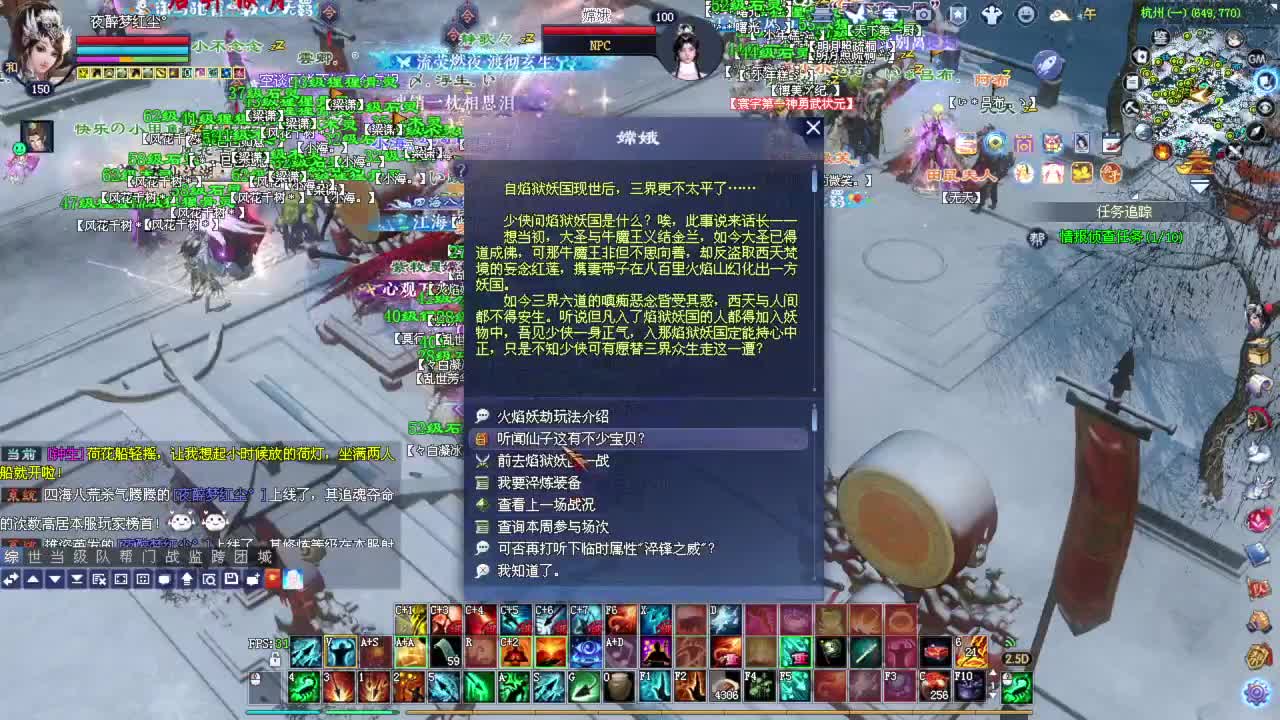Click the flexing strength icon in the top bar

coord(993,14)
